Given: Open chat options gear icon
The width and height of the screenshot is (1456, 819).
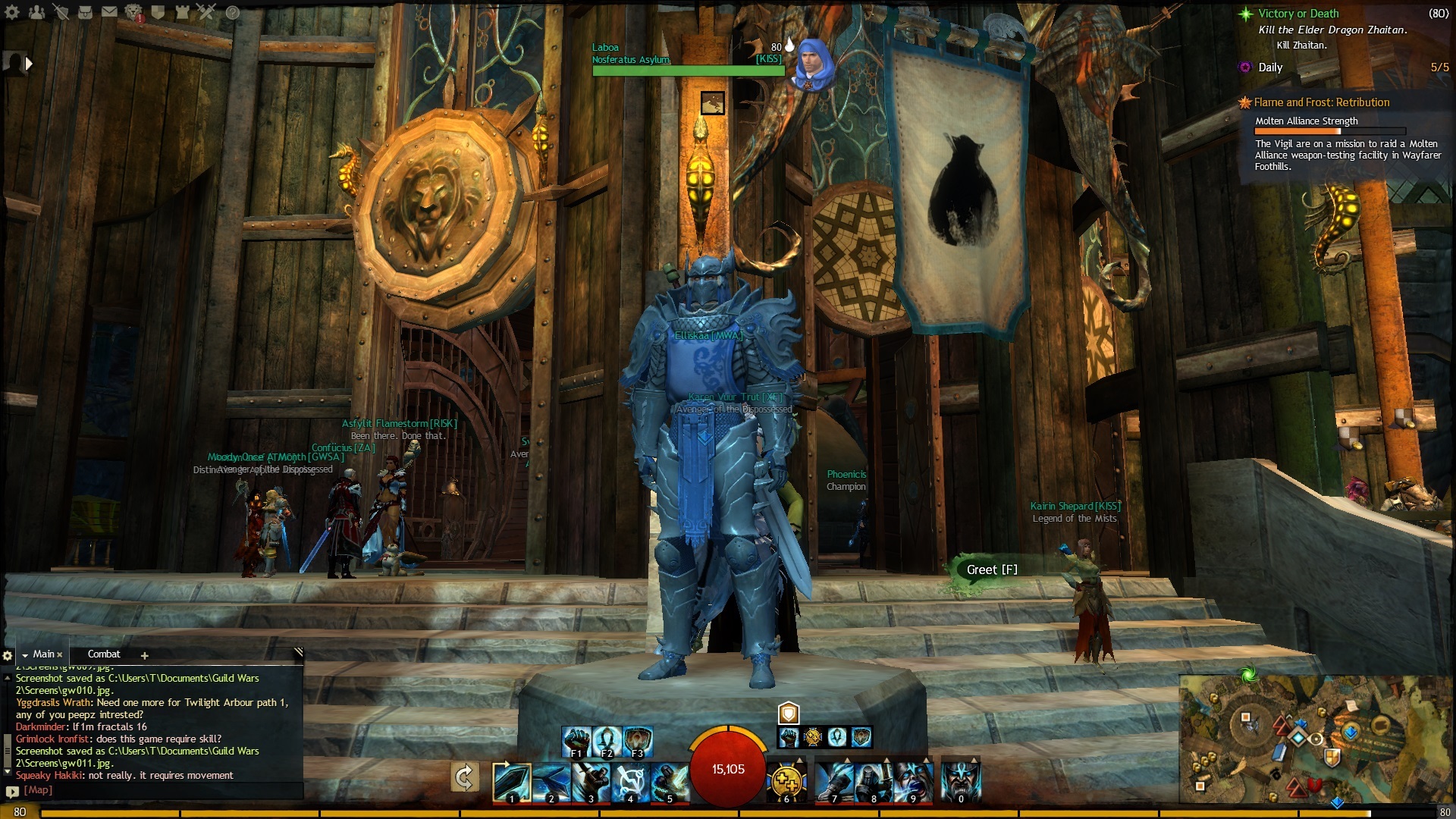Looking at the screenshot, I should pos(8,655).
